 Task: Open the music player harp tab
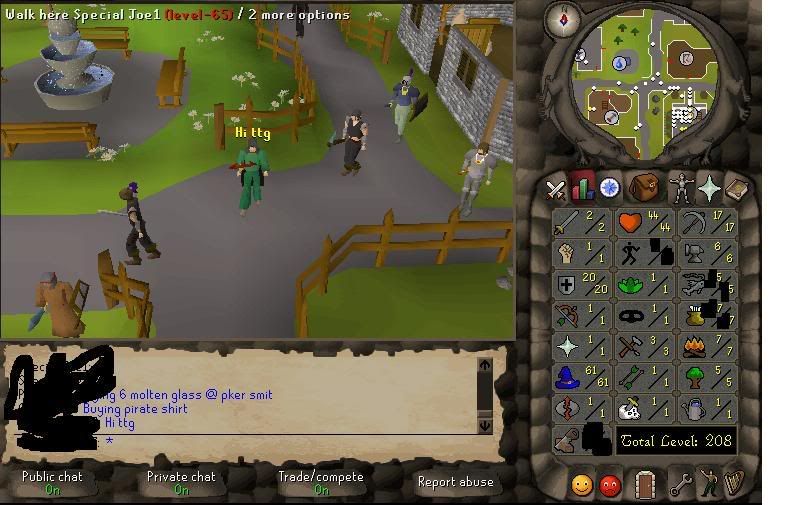(734, 485)
